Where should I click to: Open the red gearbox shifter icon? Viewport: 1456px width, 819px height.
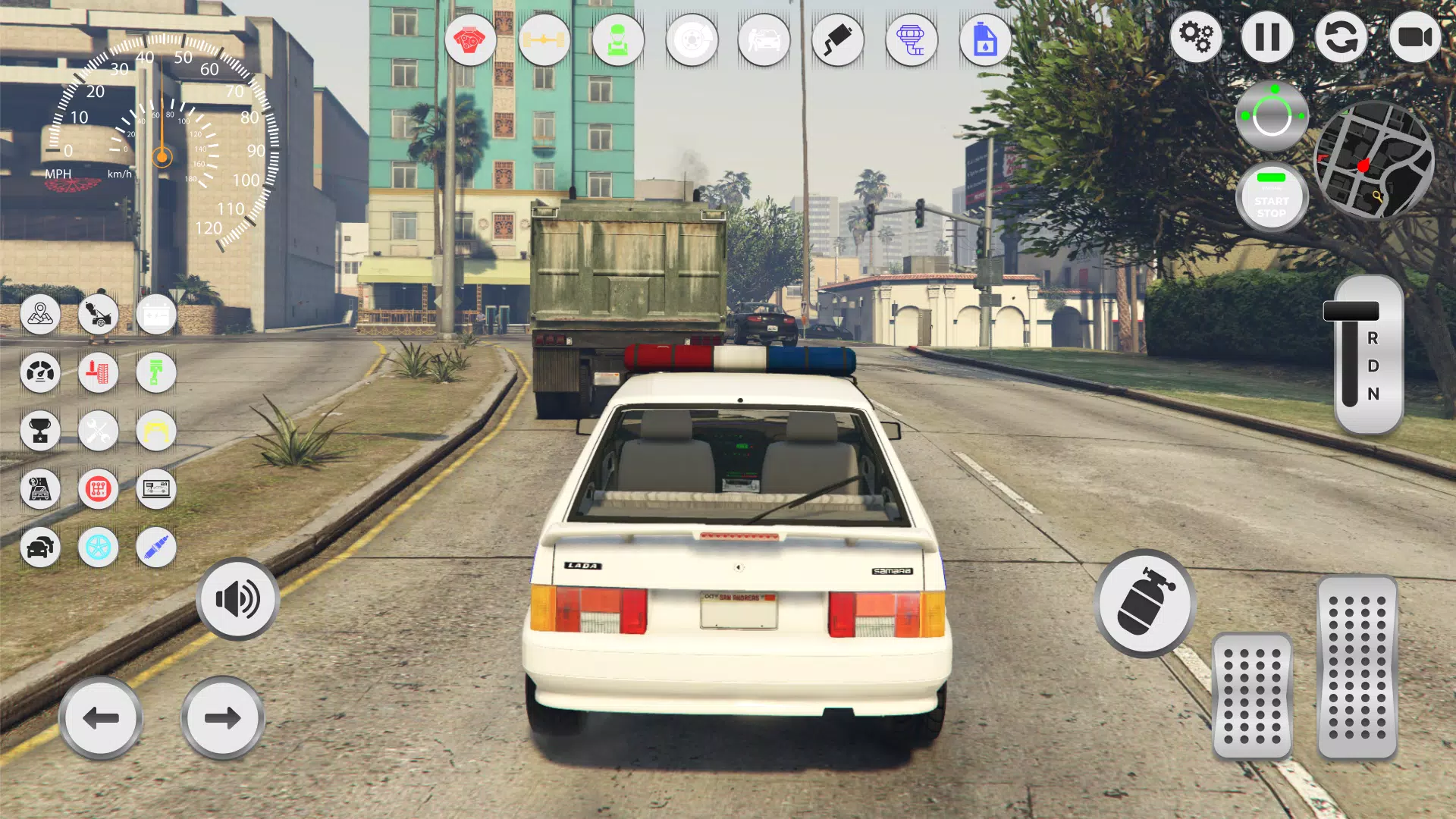click(98, 489)
